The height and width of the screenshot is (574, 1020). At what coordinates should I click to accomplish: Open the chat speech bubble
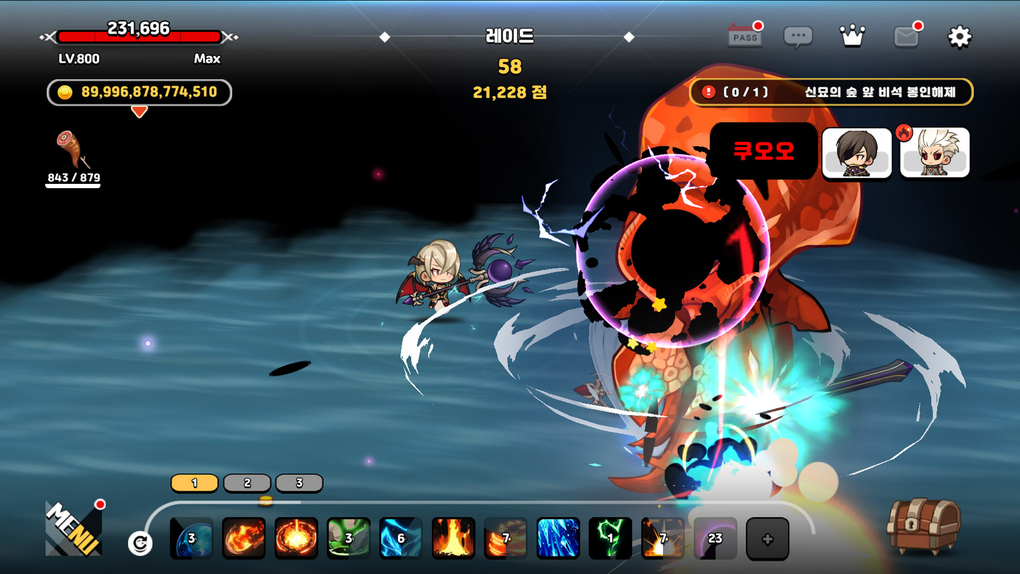798,37
